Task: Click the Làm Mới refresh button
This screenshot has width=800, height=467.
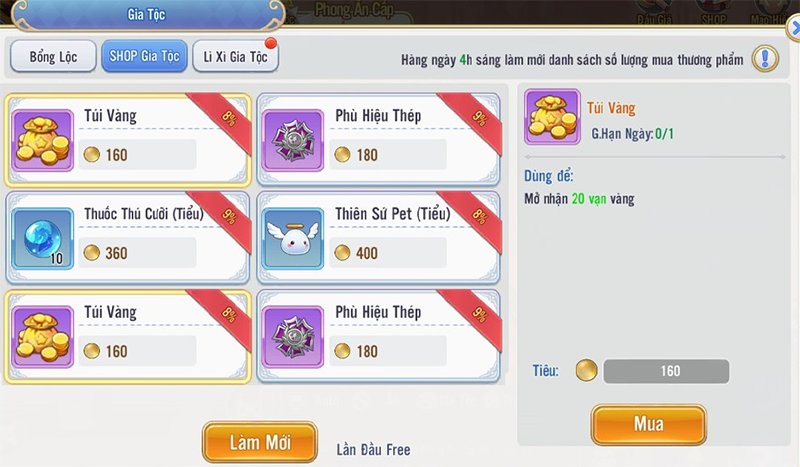Action: pyautogui.click(x=259, y=443)
